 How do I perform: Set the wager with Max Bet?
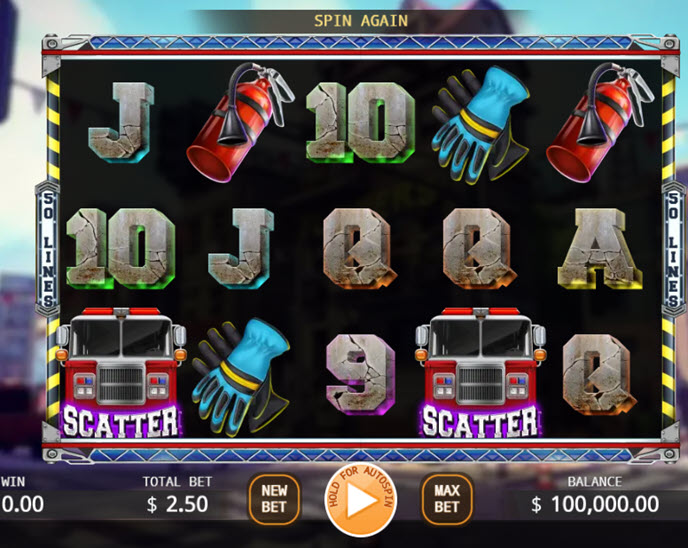click(x=446, y=499)
